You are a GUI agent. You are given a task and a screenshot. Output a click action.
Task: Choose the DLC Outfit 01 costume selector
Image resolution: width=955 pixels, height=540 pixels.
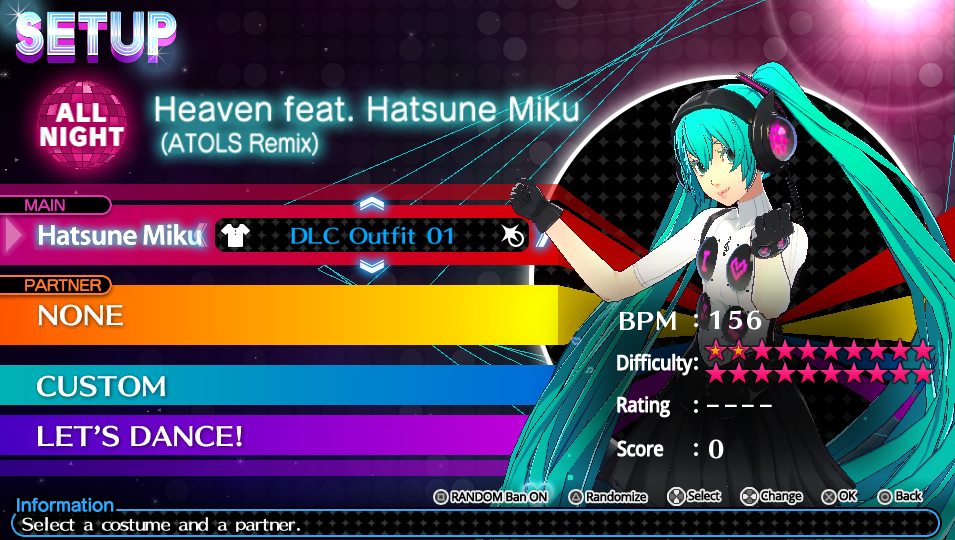pyautogui.click(x=372, y=236)
